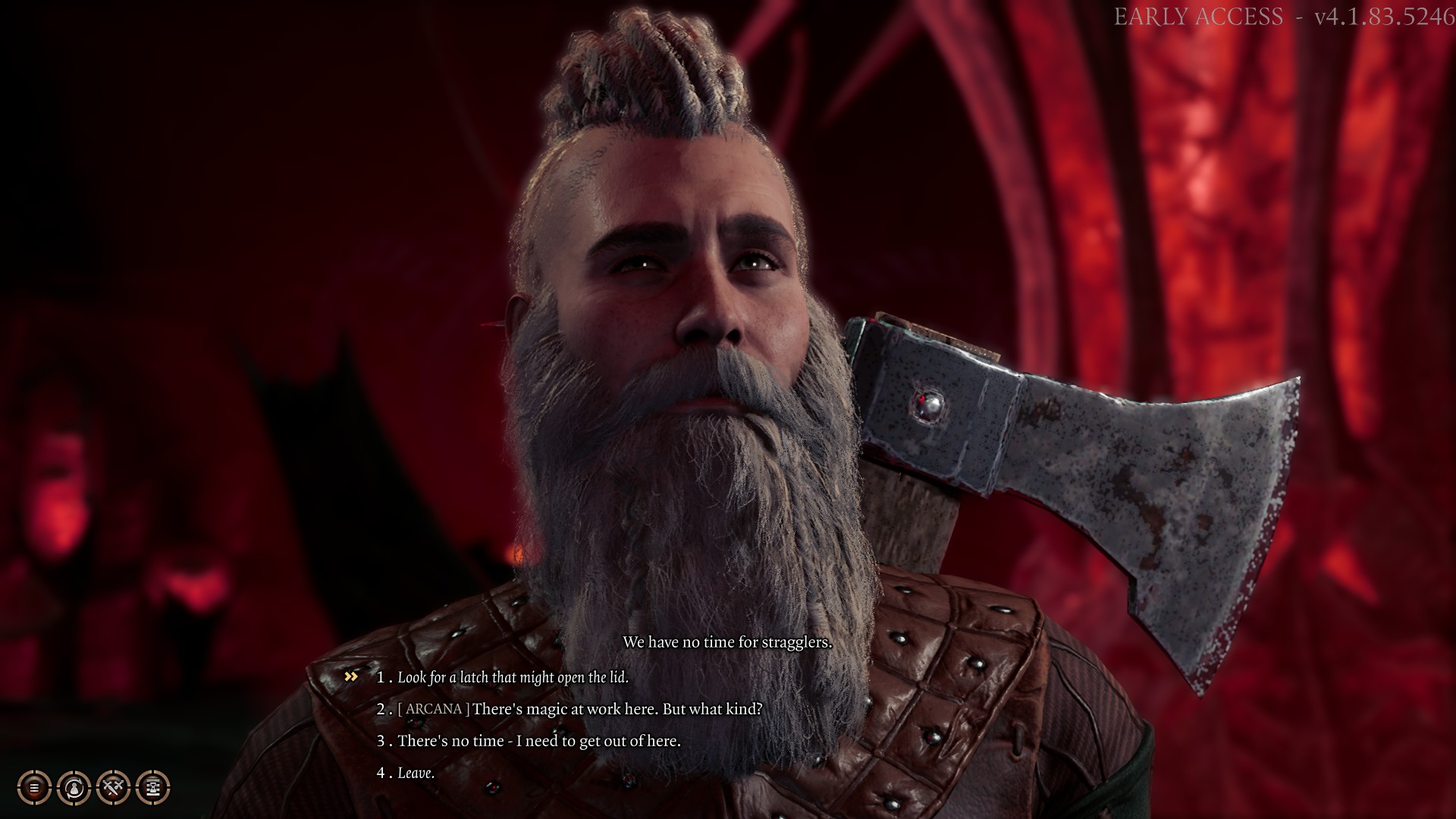1456x819 pixels.
Task: Activate the crossed swords icon
Action: (114, 788)
